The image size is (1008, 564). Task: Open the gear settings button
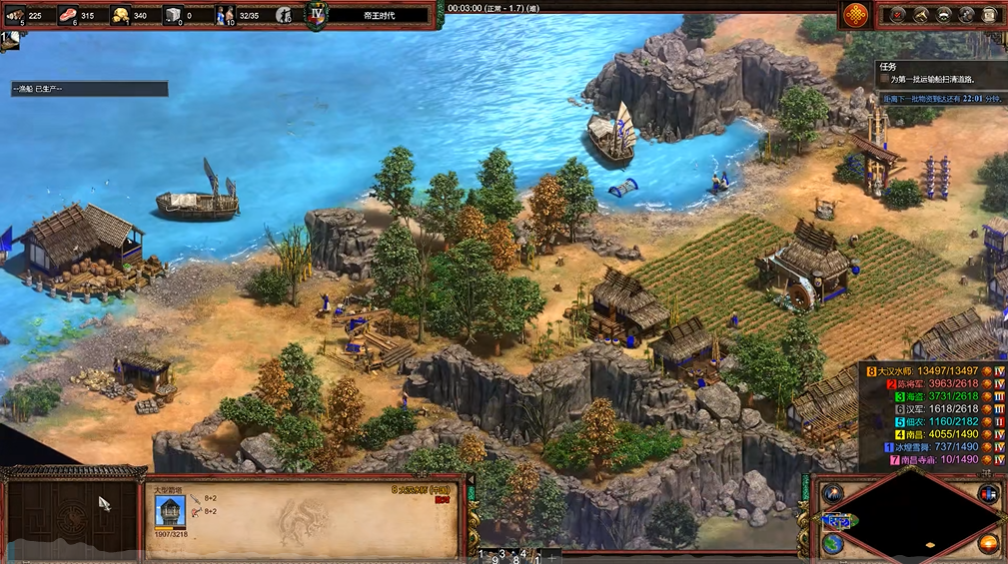coord(966,15)
